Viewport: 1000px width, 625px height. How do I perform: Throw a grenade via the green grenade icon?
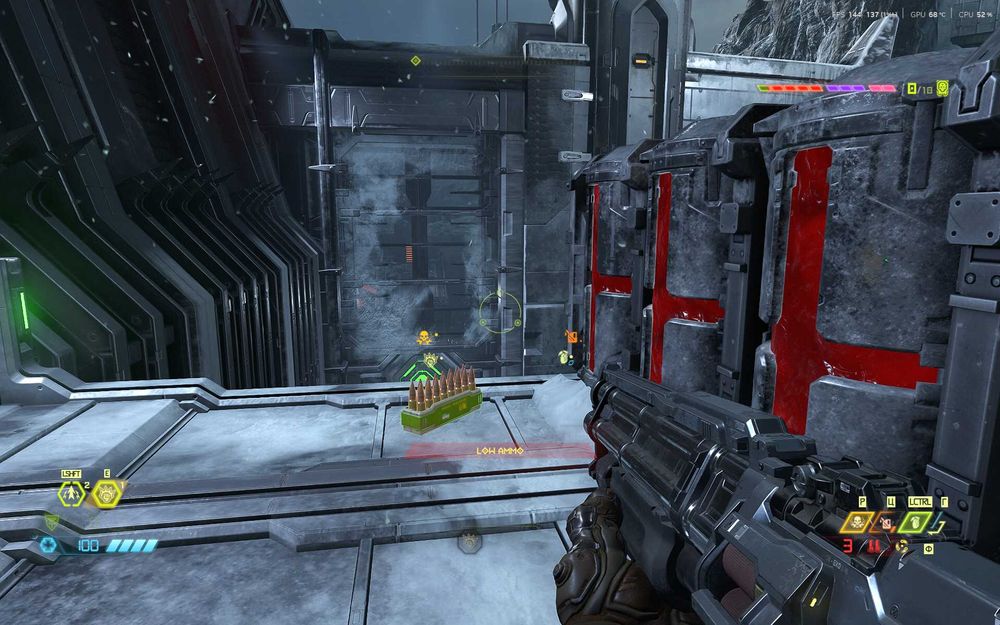click(914, 522)
